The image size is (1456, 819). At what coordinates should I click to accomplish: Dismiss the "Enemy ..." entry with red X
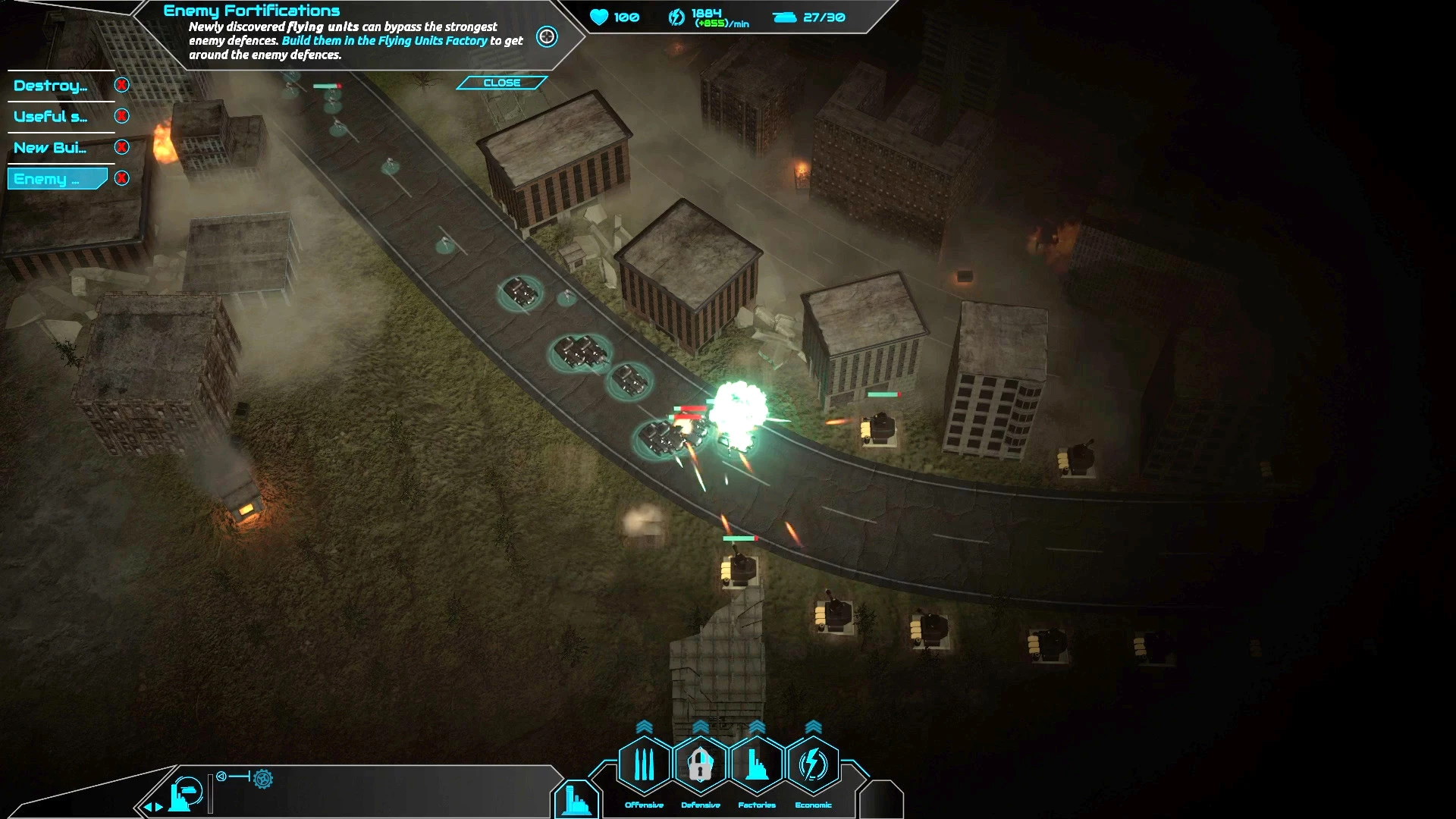click(x=121, y=178)
